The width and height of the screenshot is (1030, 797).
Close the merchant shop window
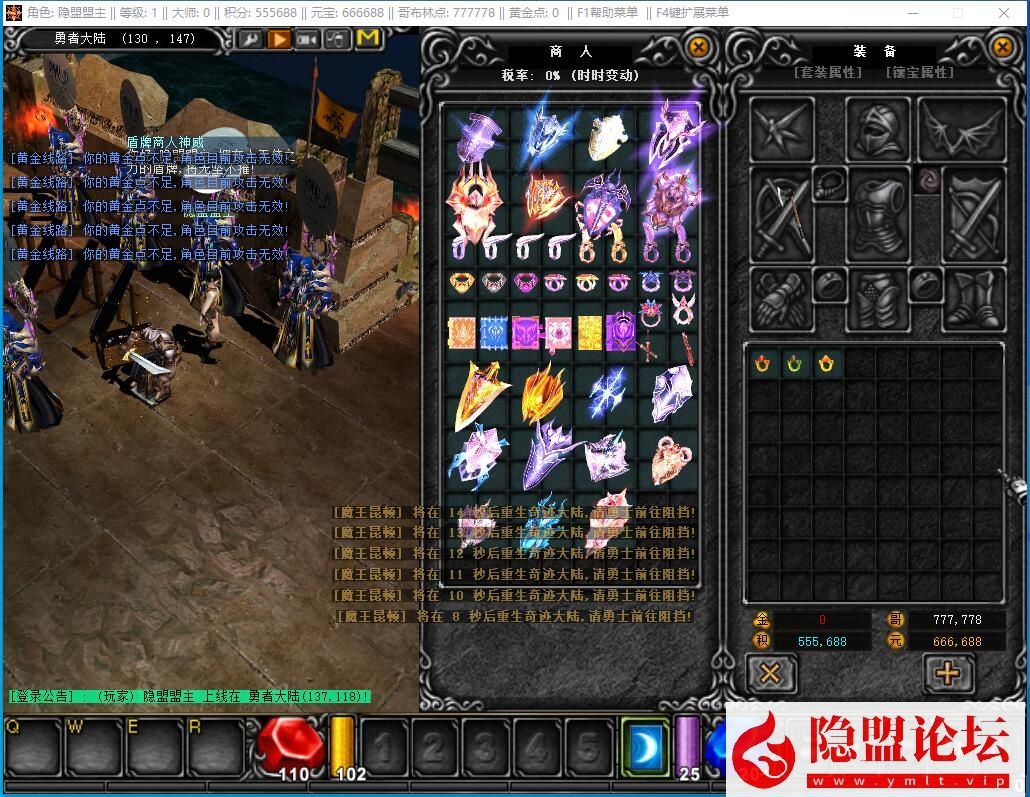[x=699, y=47]
